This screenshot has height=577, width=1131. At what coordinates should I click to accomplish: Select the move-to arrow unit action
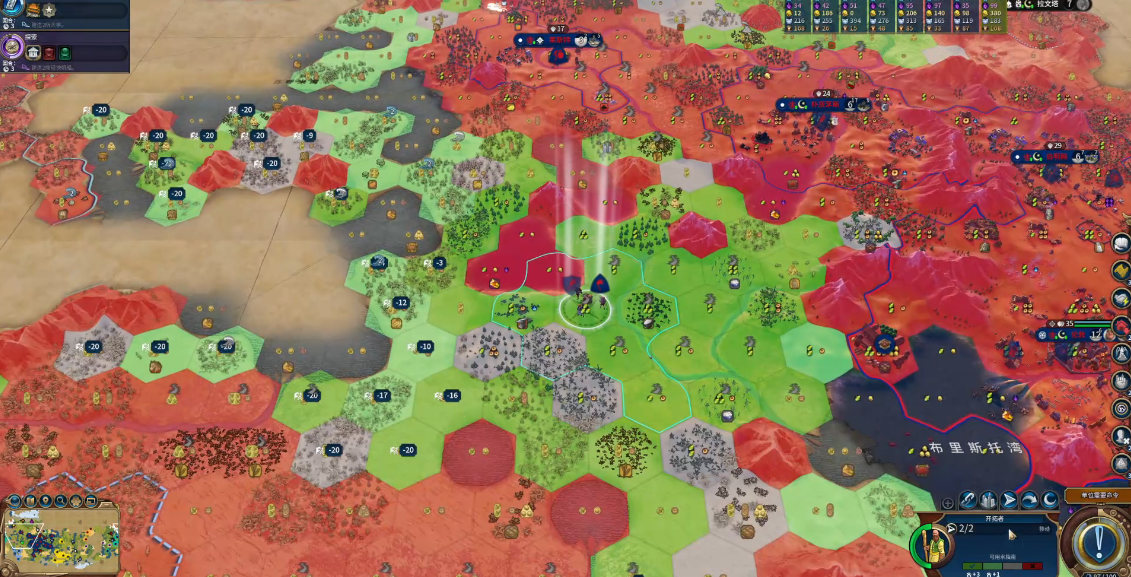click(x=1009, y=500)
